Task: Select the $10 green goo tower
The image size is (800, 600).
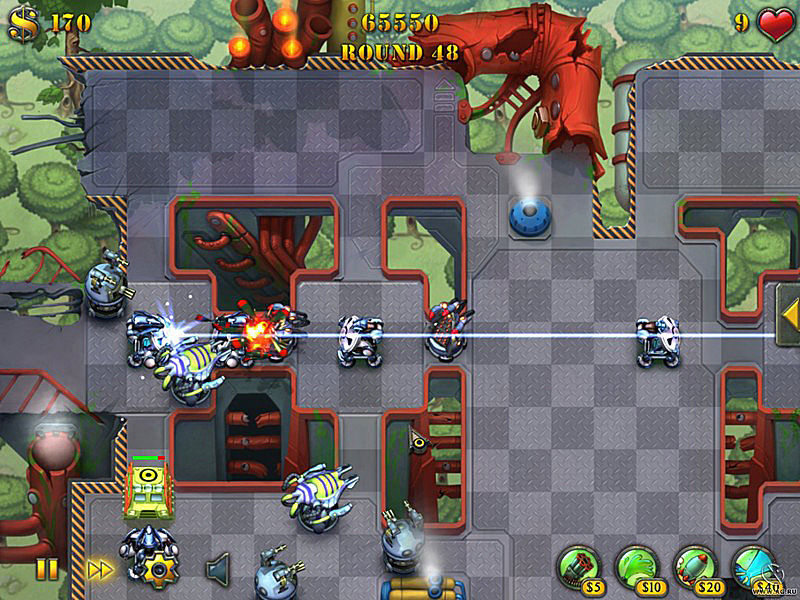Action: [x=635, y=565]
